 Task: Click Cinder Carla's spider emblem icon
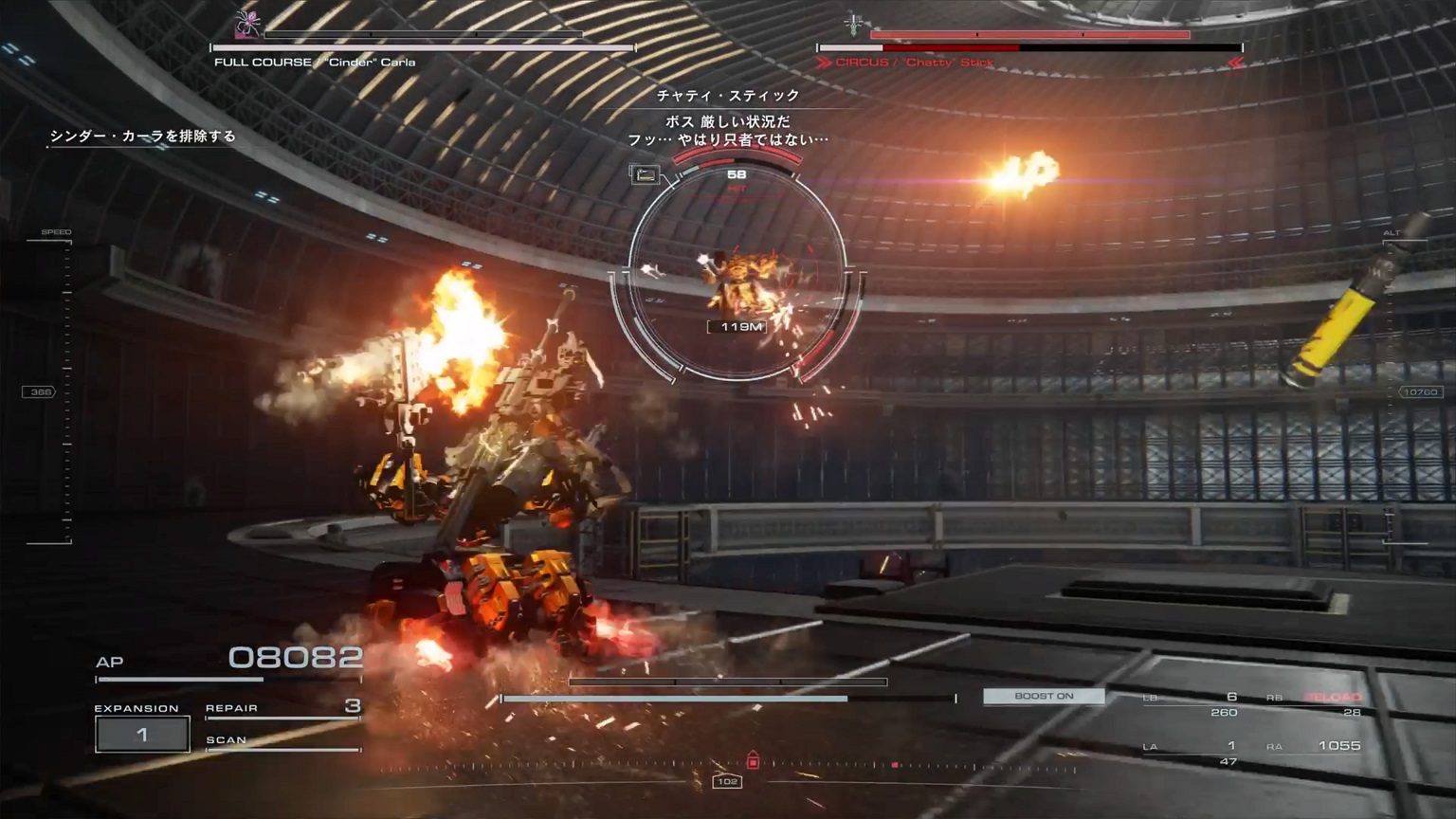247,25
